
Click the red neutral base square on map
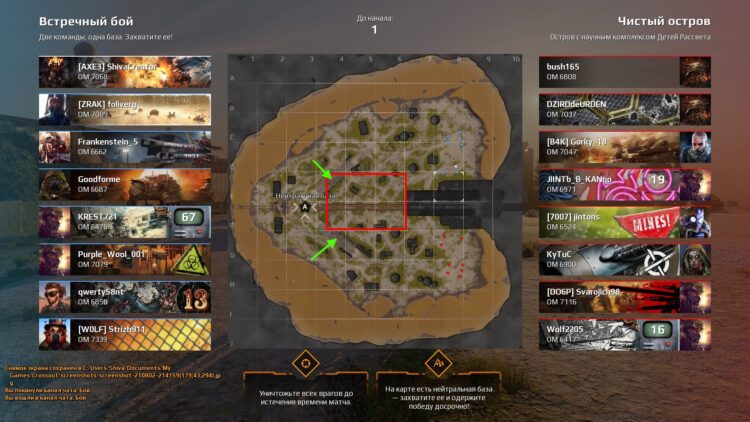coord(366,200)
